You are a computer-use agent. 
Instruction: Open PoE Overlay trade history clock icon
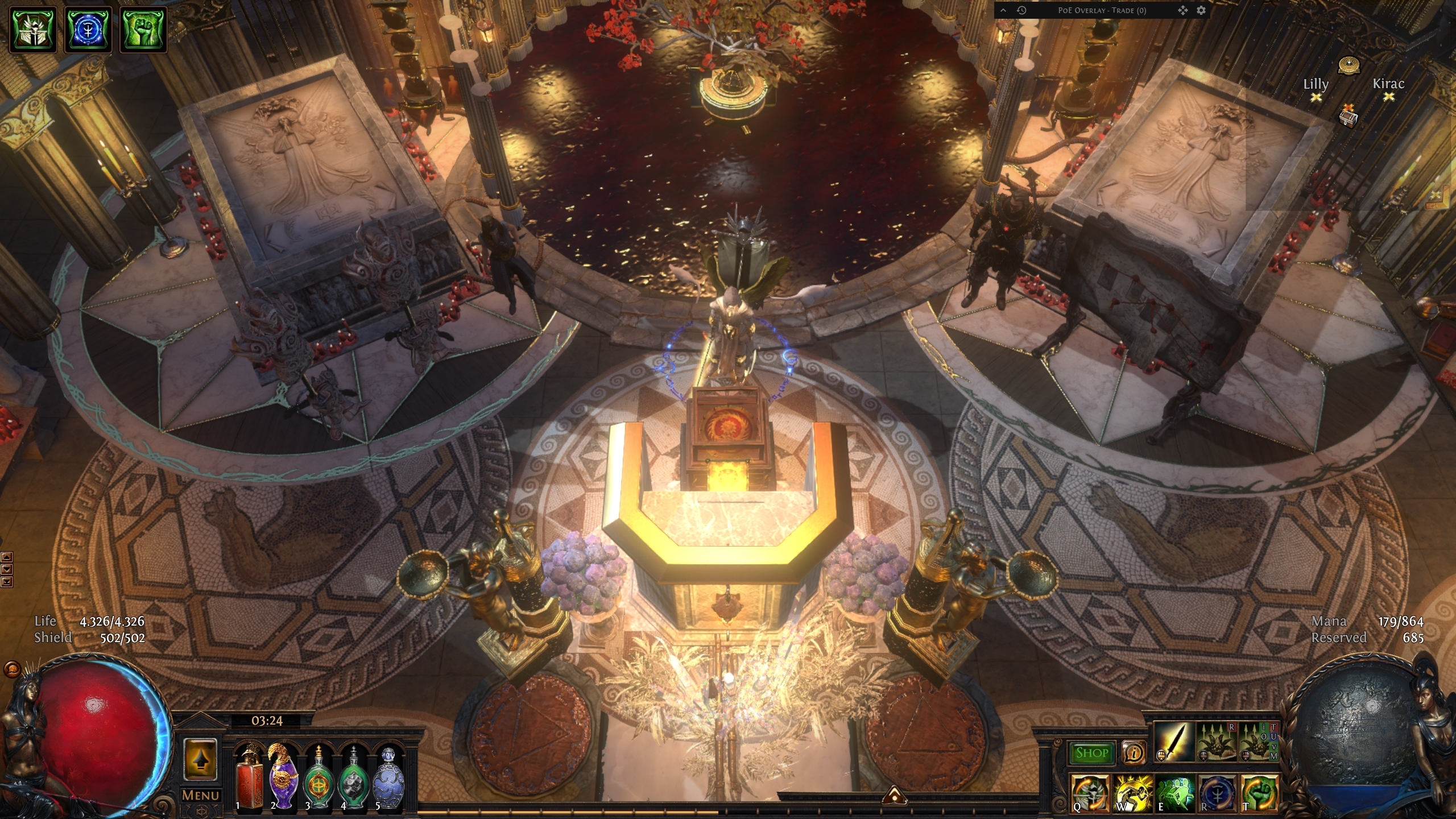coord(1021,10)
